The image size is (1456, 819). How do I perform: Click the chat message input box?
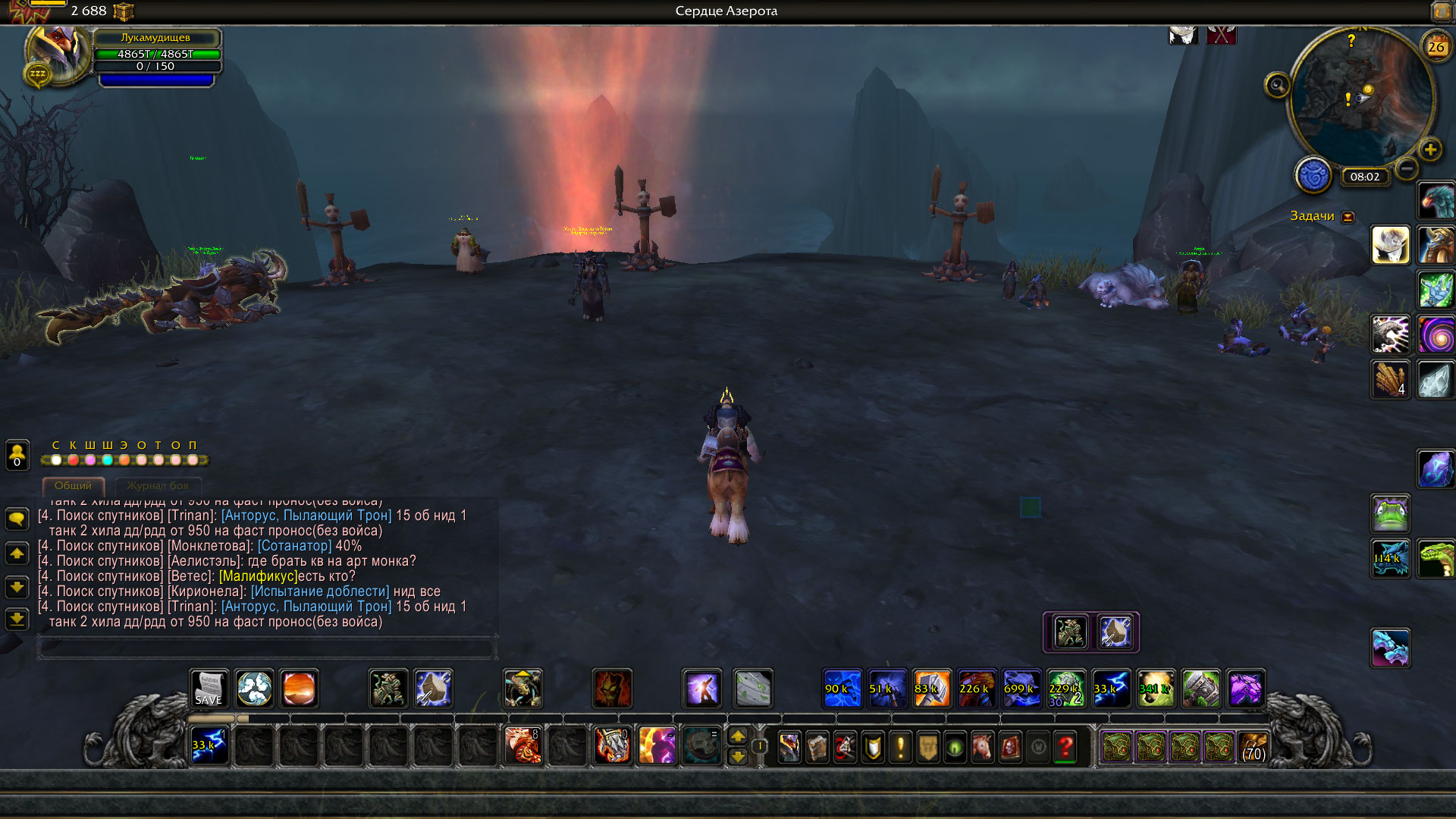pyautogui.click(x=266, y=648)
